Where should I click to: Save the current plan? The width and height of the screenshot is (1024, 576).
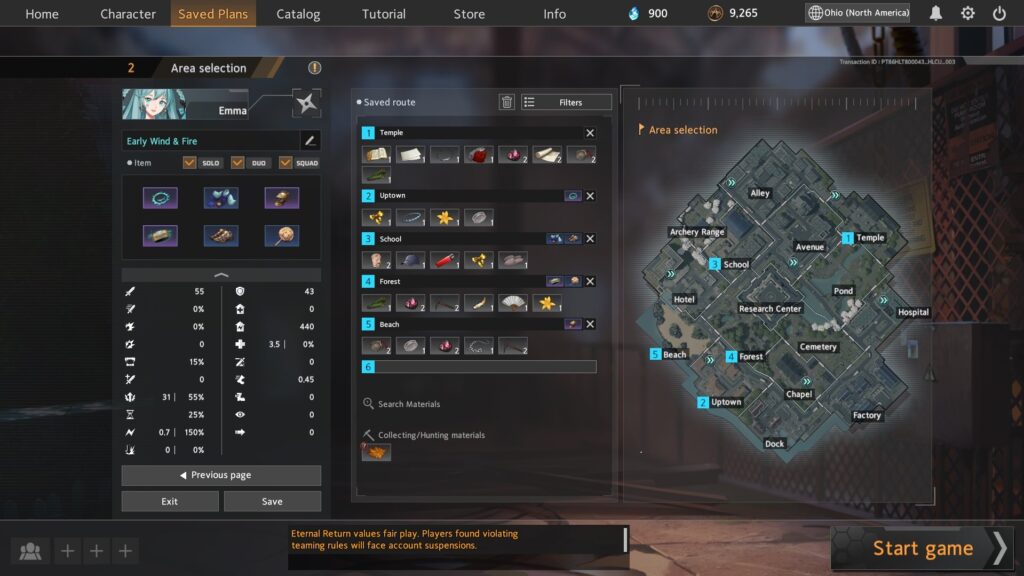pos(272,501)
